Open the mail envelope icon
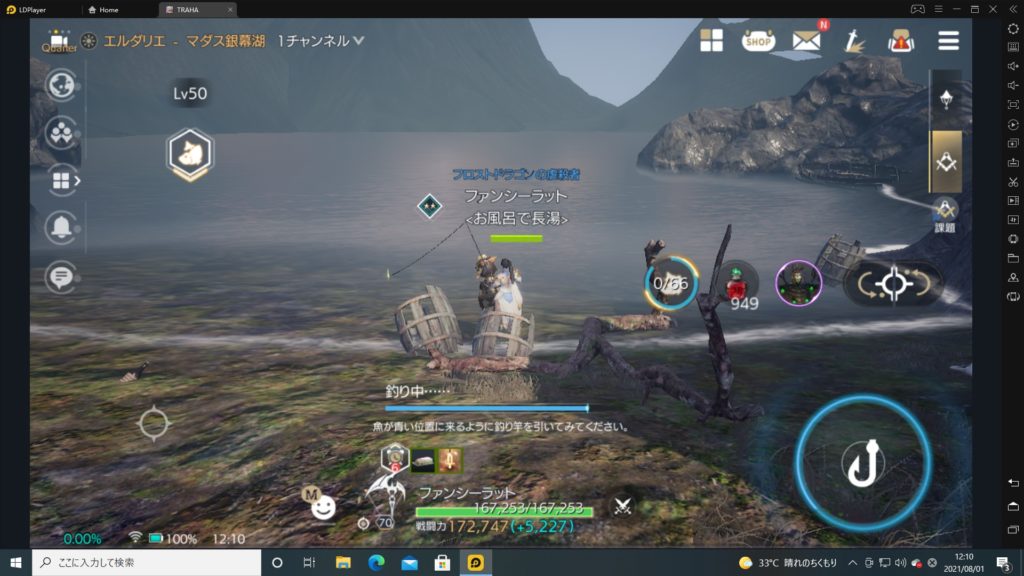1024x576 pixels. tap(806, 40)
